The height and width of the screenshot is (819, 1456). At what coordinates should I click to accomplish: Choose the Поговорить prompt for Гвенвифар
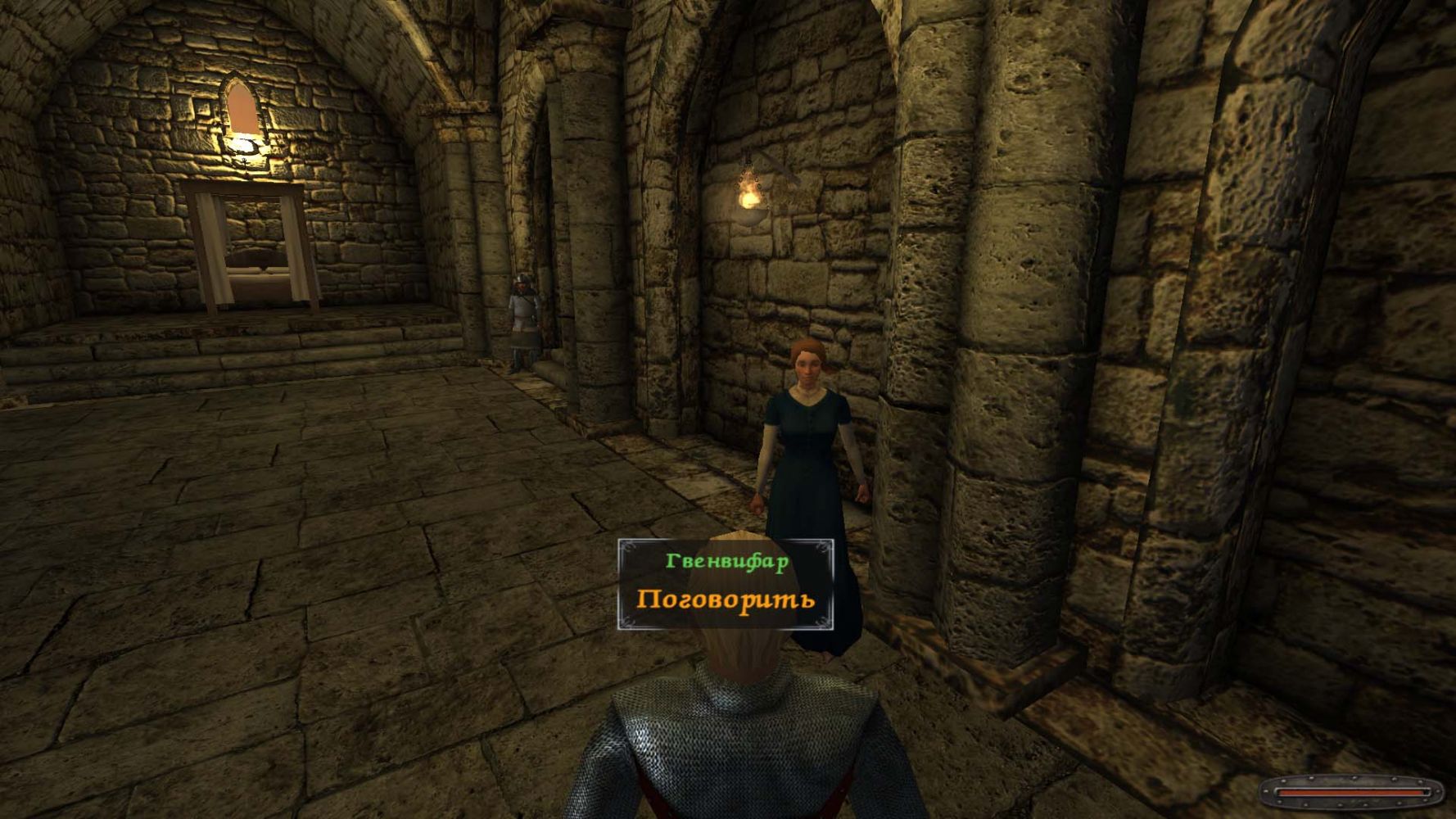click(726, 599)
